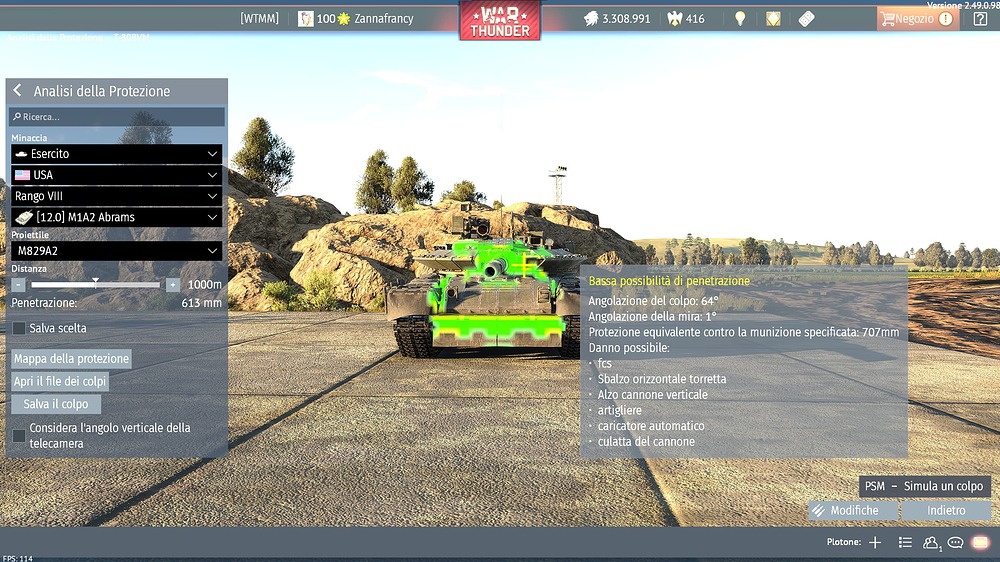Choose Apri il file dei colpi
The image size is (1000, 562).
point(60,382)
